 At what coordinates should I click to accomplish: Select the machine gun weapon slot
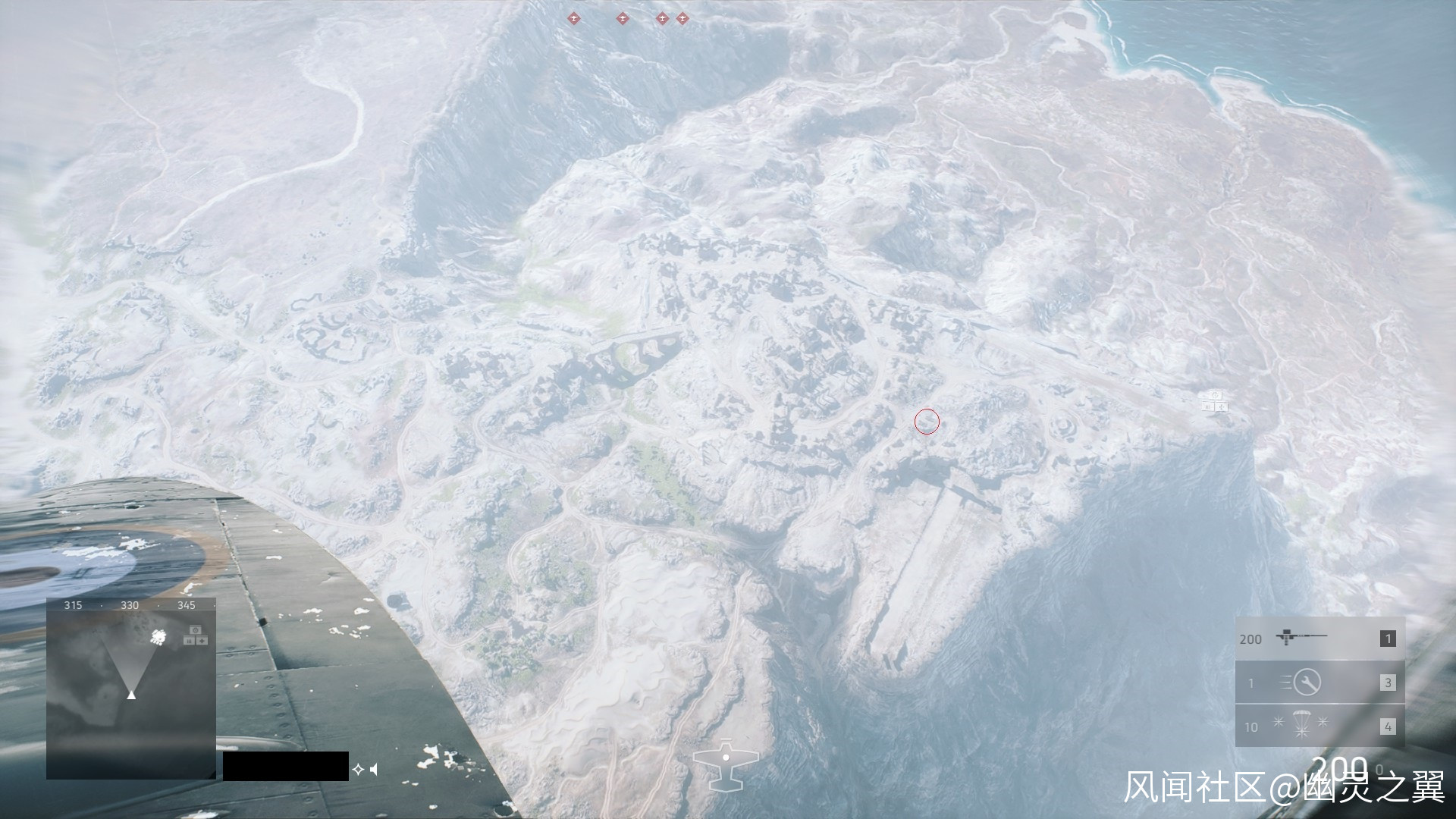point(1319,639)
